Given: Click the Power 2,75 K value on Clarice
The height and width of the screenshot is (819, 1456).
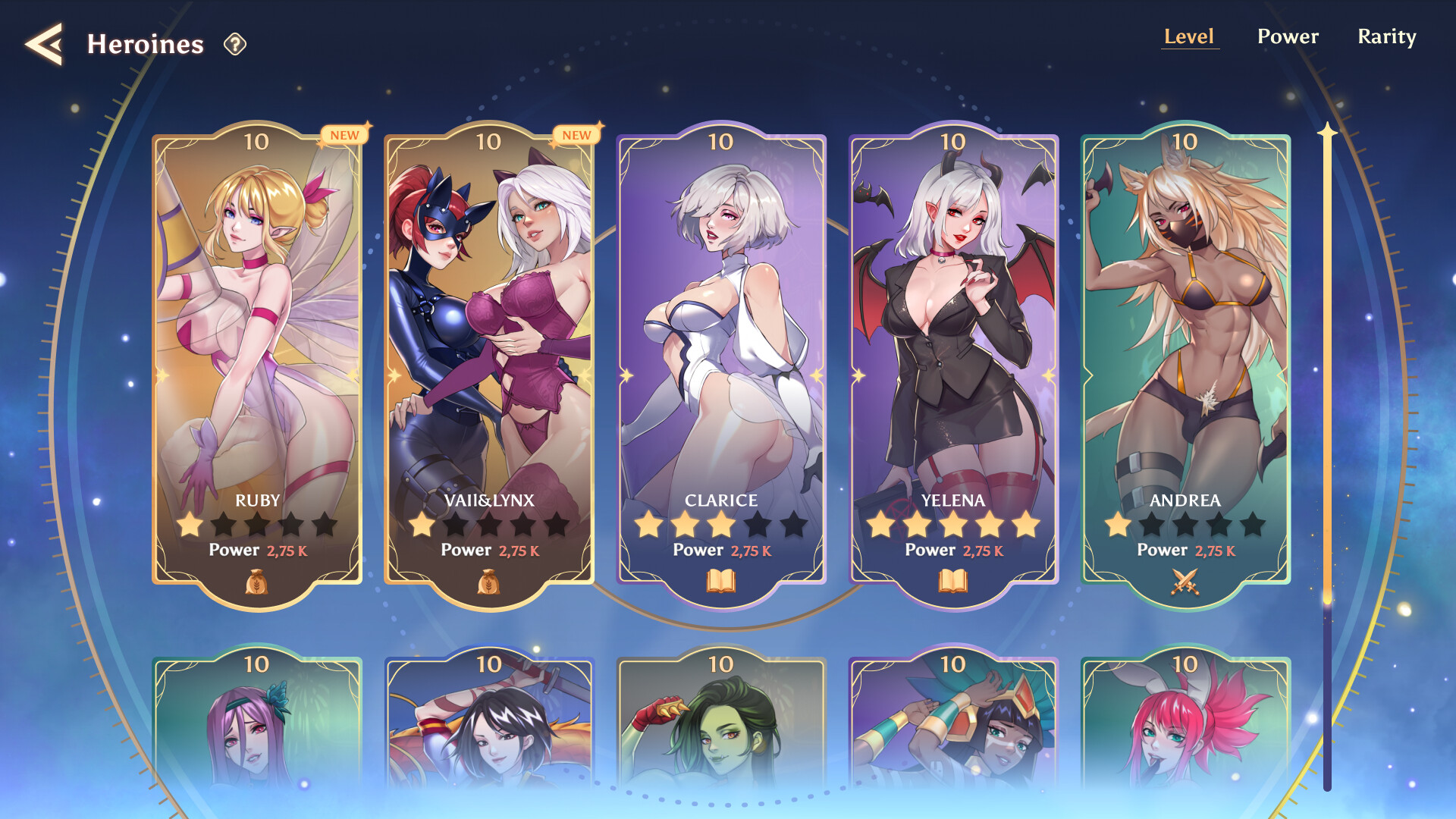Looking at the screenshot, I should tap(752, 551).
